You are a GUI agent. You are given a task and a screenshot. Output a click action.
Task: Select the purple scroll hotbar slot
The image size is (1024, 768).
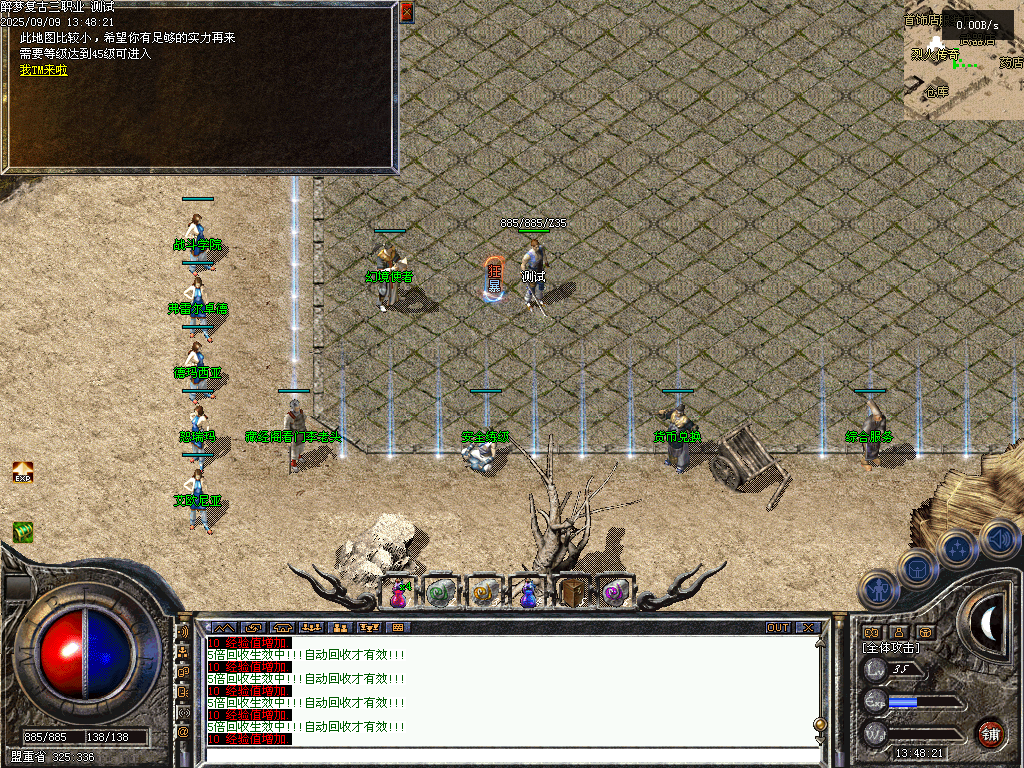point(613,593)
